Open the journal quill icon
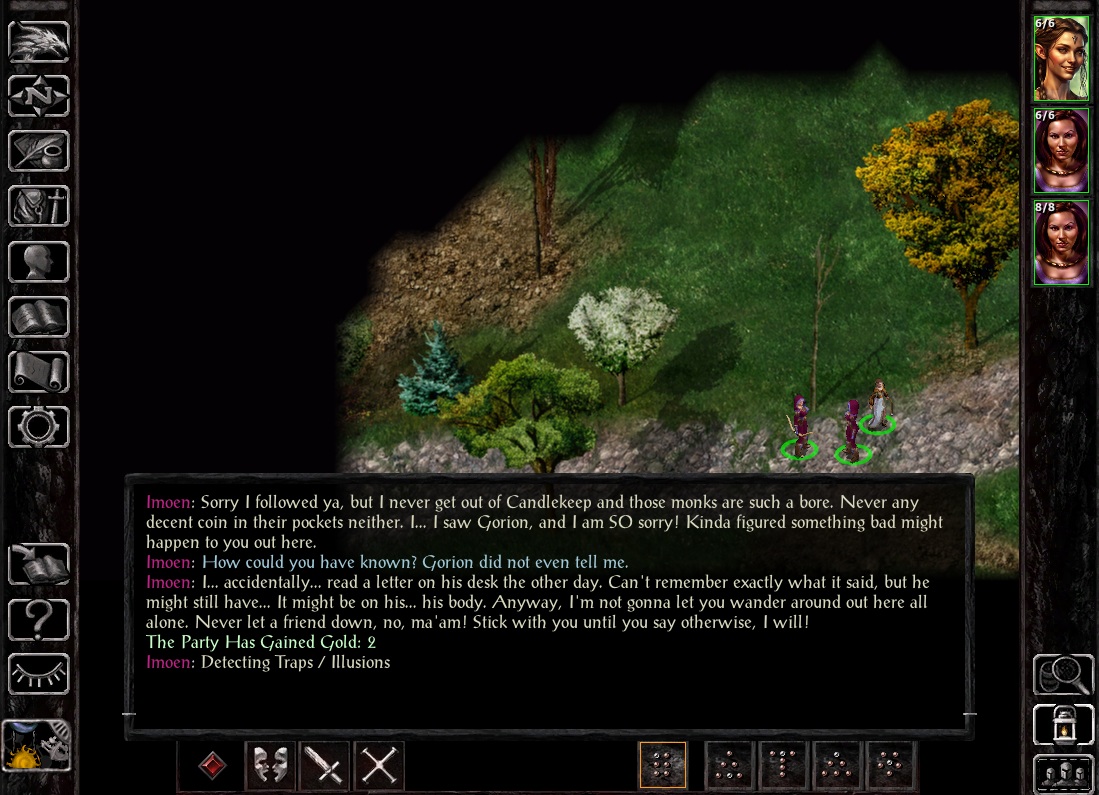 (x=39, y=151)
